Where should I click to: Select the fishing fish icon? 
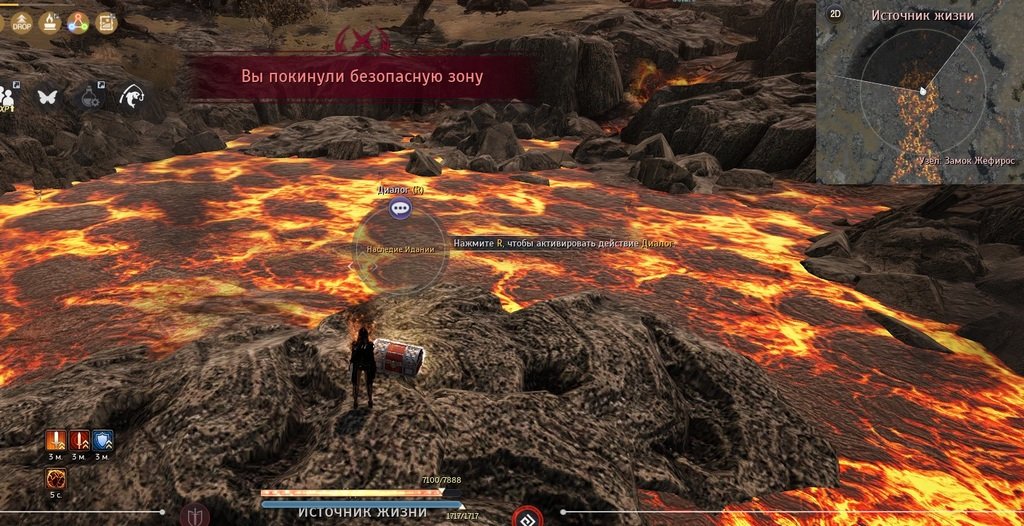[x=130, y=96]
